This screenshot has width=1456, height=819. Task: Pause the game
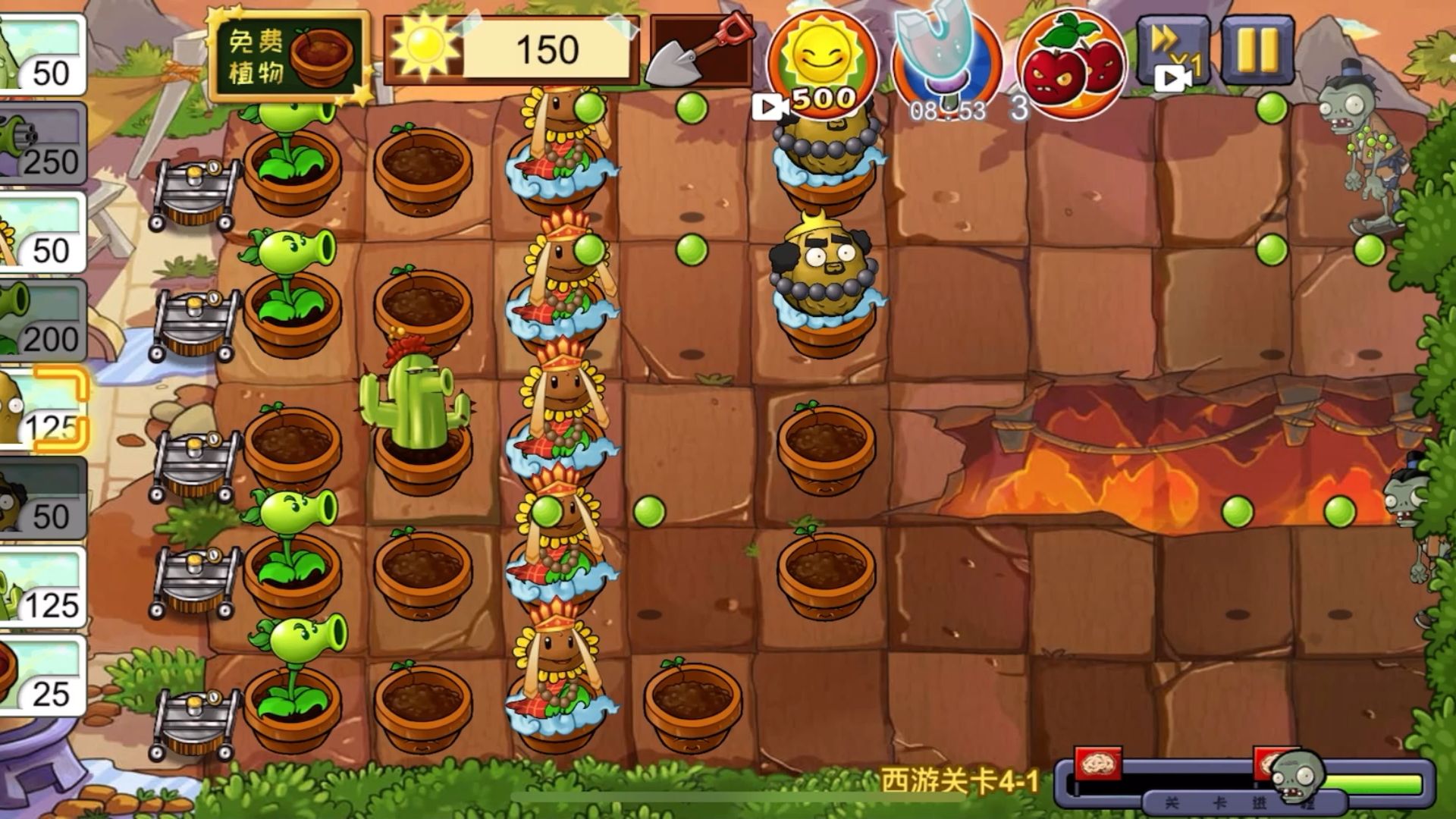point(1257,50)
